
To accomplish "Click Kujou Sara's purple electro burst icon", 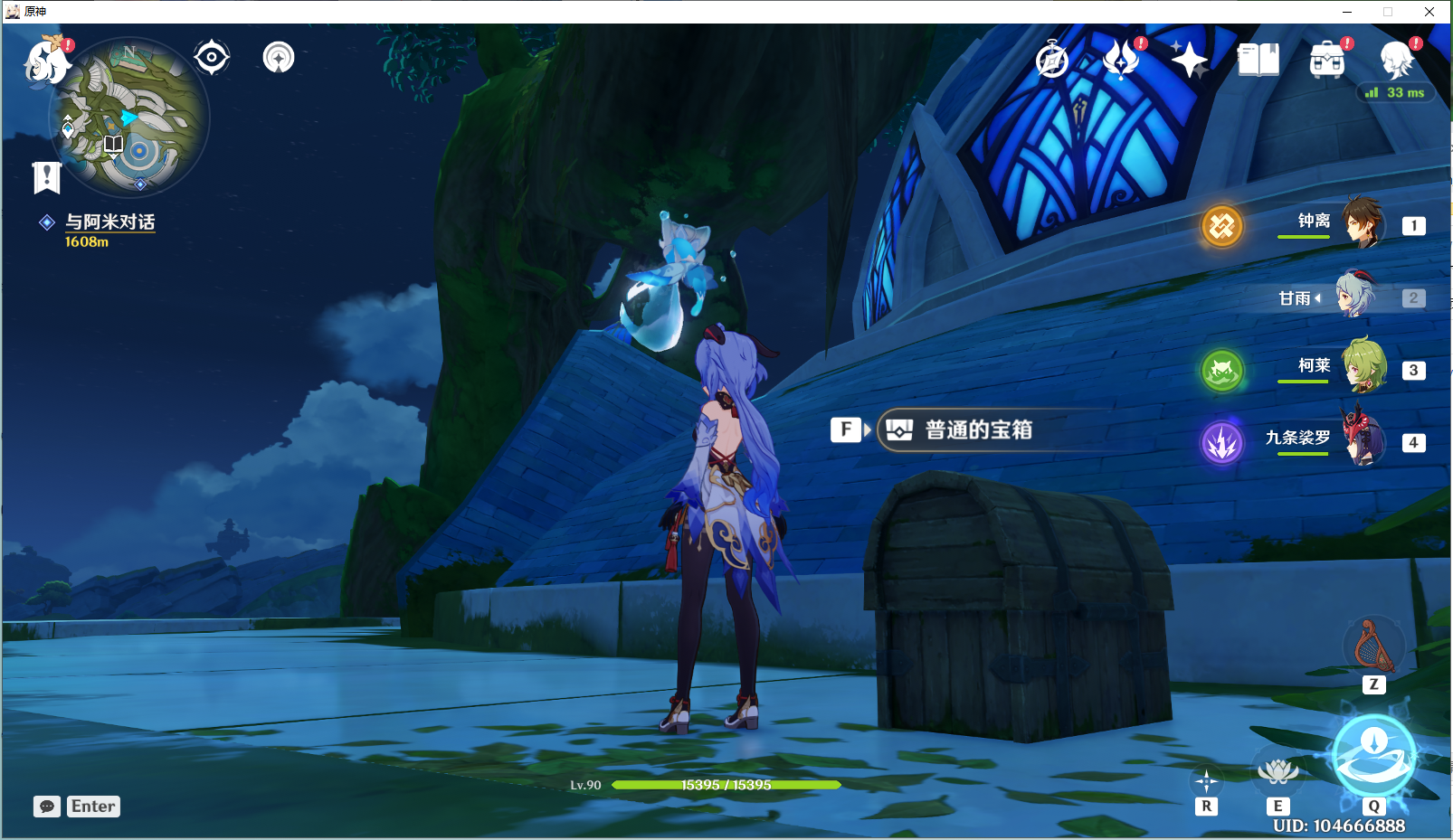I will (1221, 443).
